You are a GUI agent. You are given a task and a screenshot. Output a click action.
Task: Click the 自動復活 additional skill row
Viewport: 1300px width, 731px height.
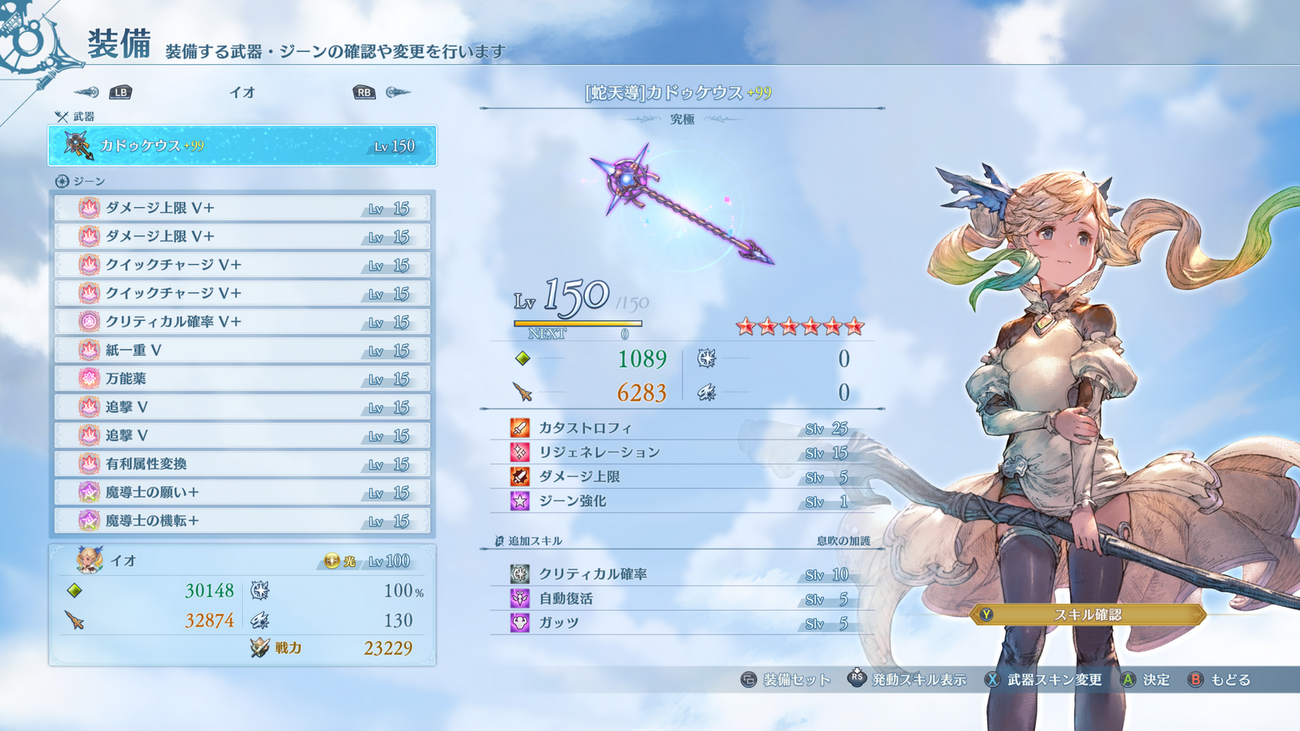[680, 599]
